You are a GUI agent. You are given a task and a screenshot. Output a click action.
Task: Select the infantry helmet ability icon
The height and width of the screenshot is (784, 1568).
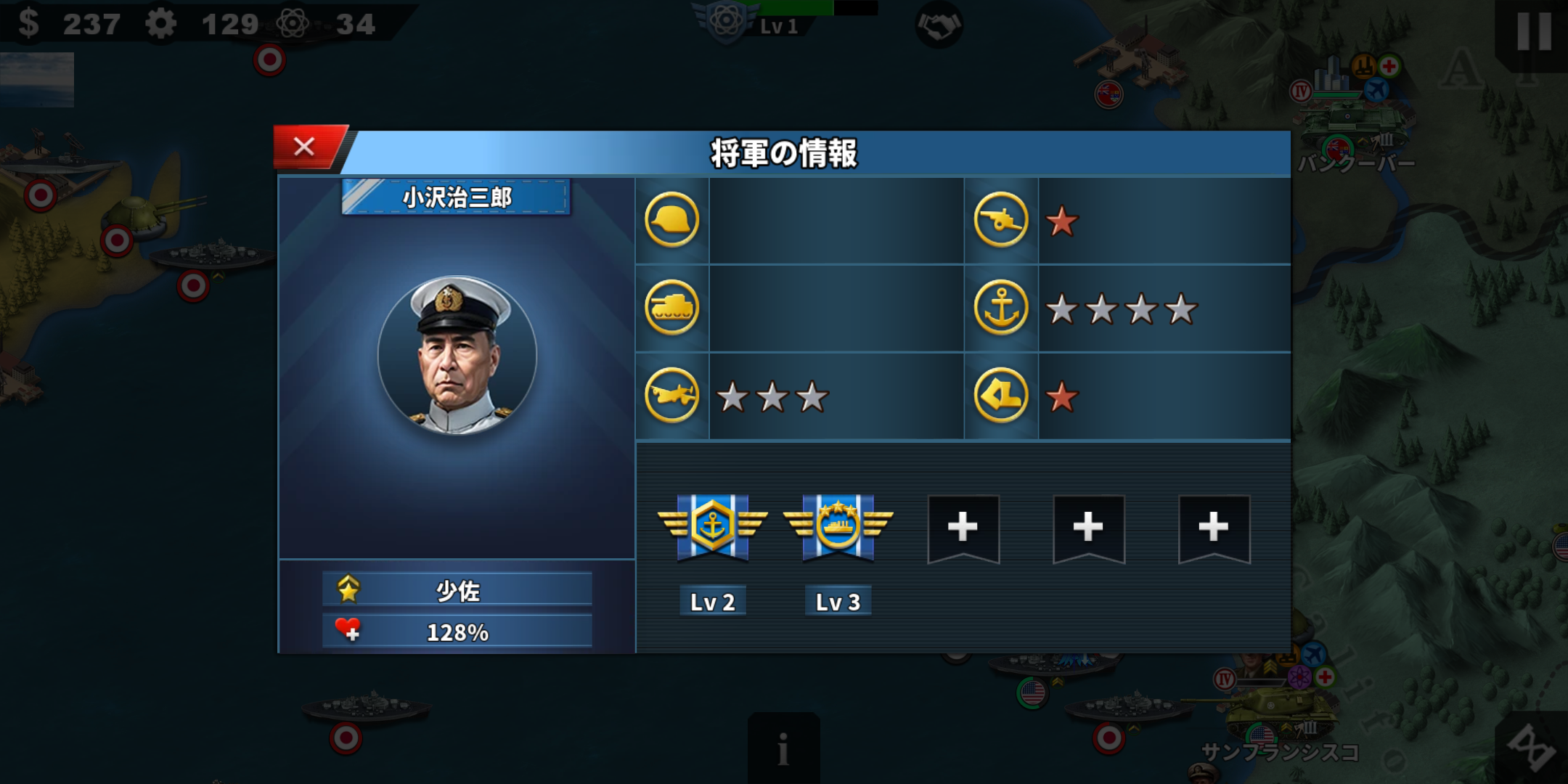tap(671, 220)
